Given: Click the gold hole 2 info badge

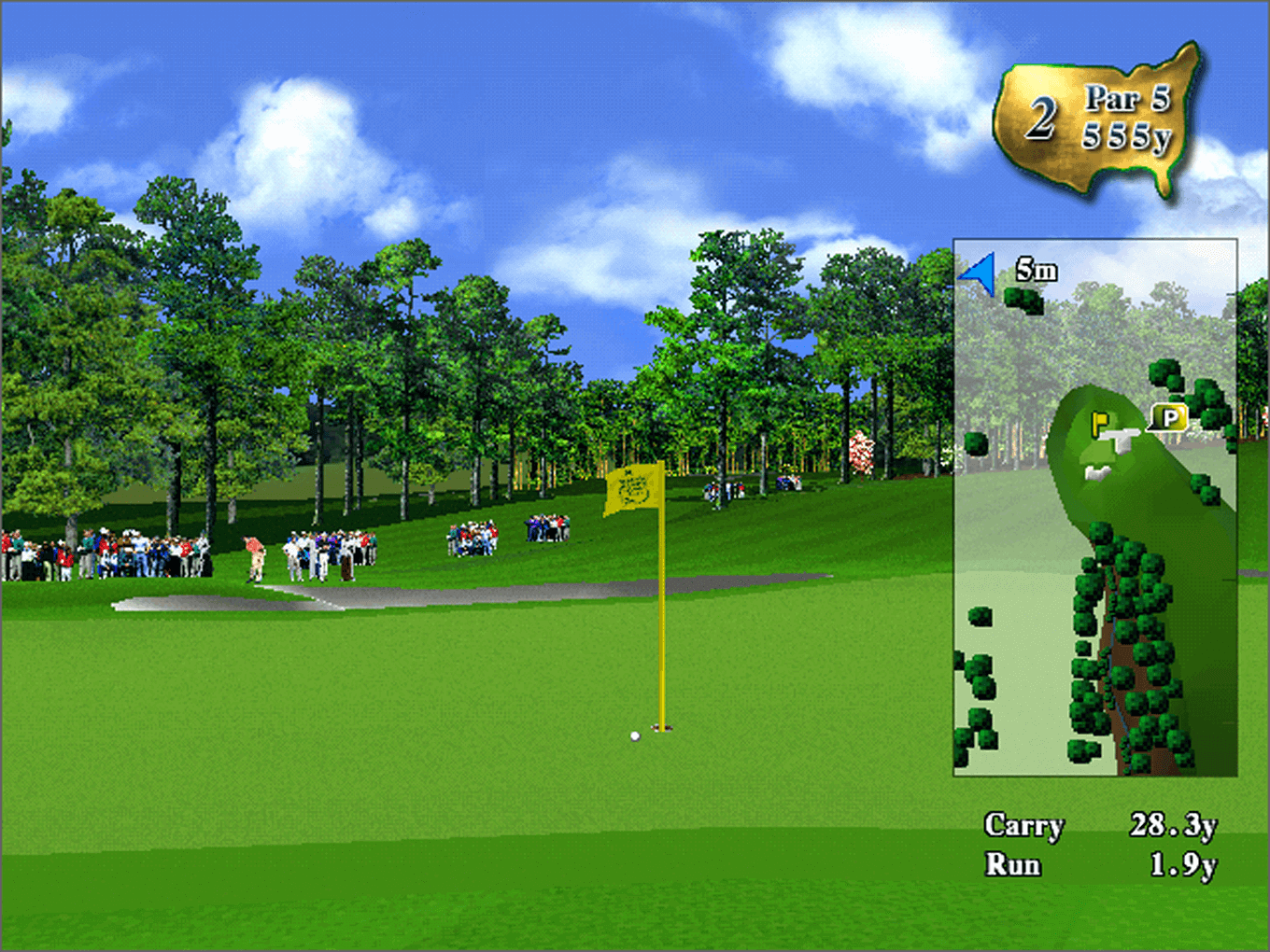Looking at the screenshot, I should pyautogui.click(x=1097, y=119).
